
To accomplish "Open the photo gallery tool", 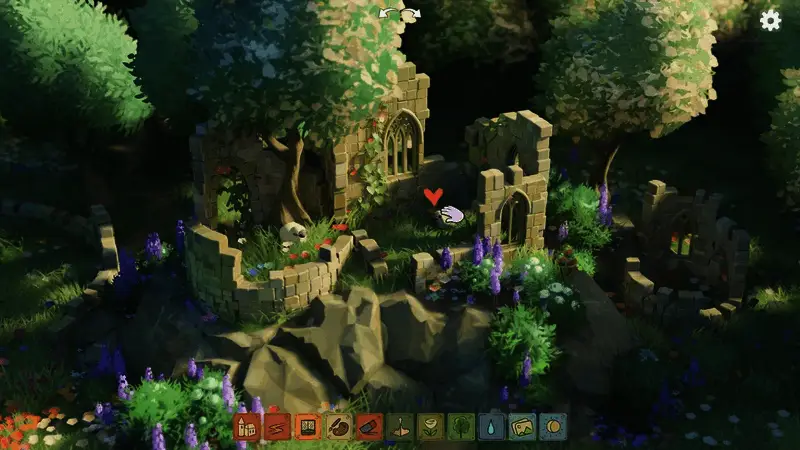I will pos(522,427).
